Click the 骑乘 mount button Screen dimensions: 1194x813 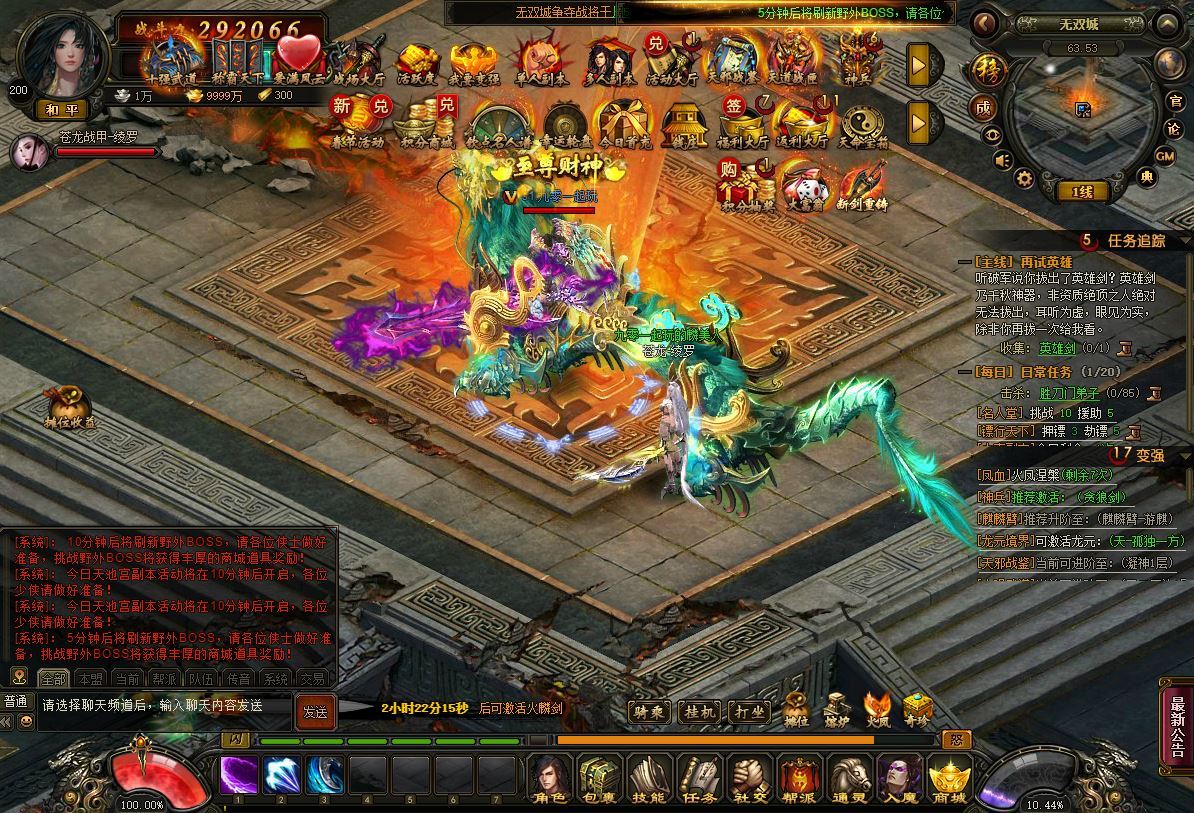pos(649,711)
